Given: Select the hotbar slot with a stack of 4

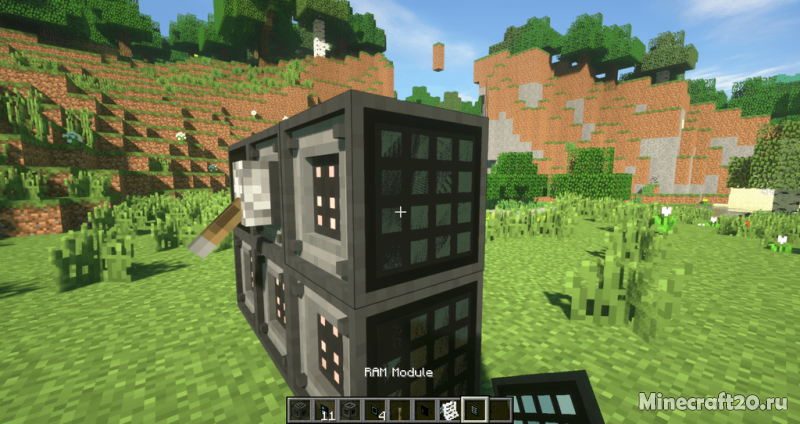Looking at the screenshot, I should [376, 408].
